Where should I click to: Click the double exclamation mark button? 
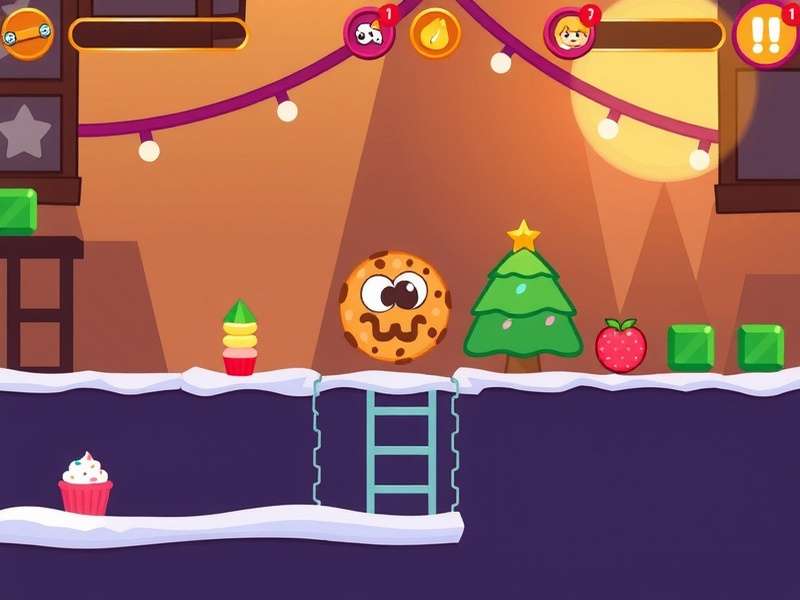(x=765, y=33)
